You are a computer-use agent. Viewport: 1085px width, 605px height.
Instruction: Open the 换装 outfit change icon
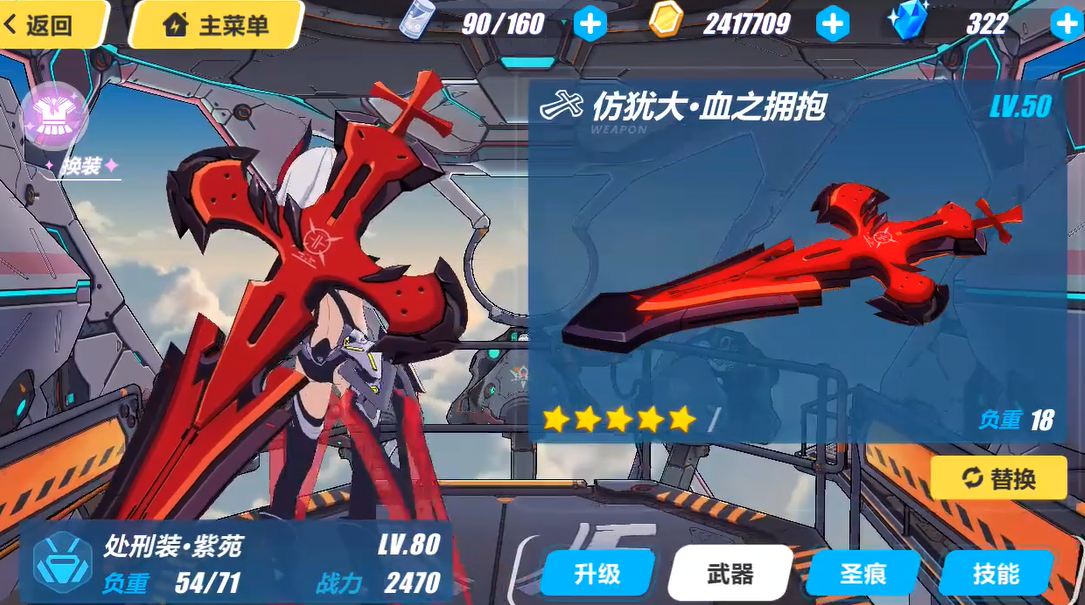55,115
